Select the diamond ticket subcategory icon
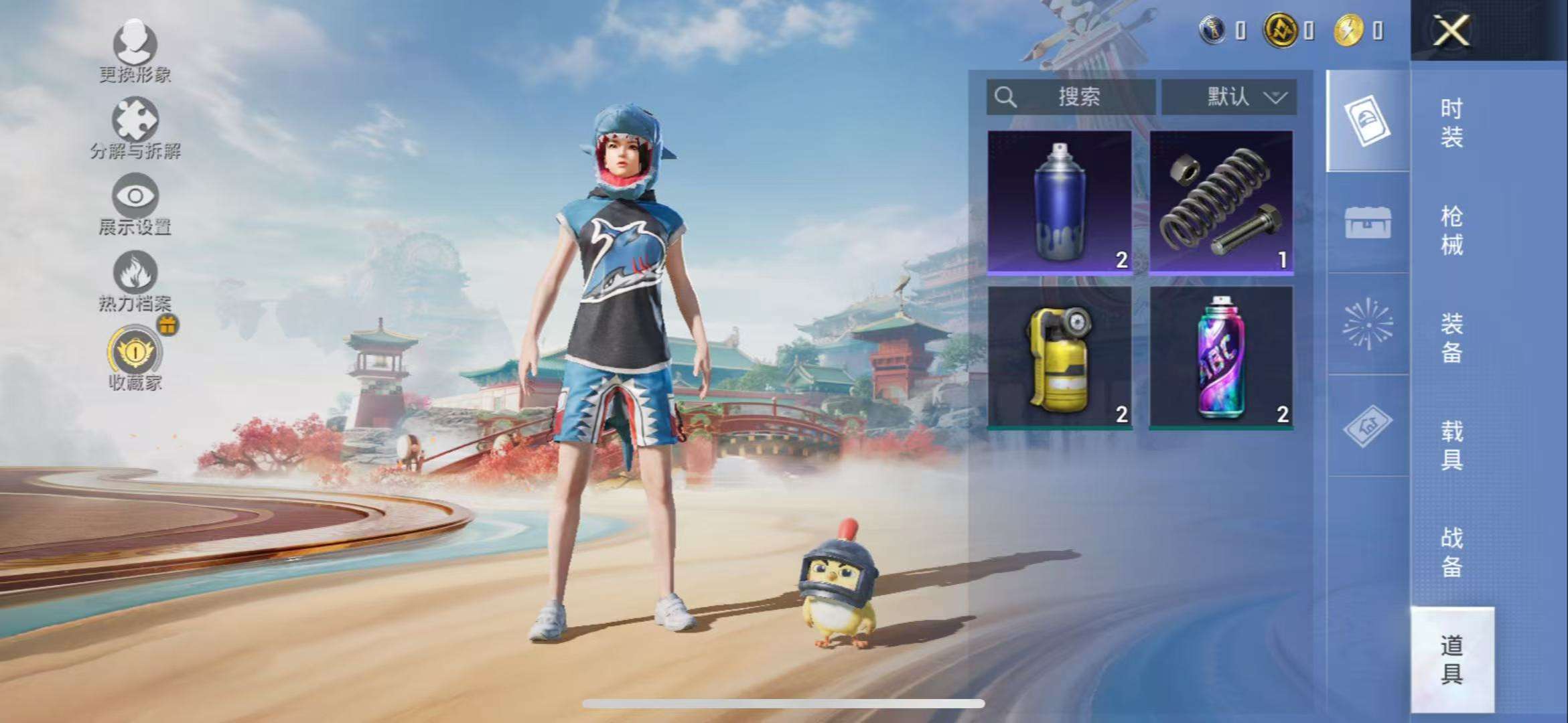The width and height of the screenshot is (1568, 723). pos(1368,425)
